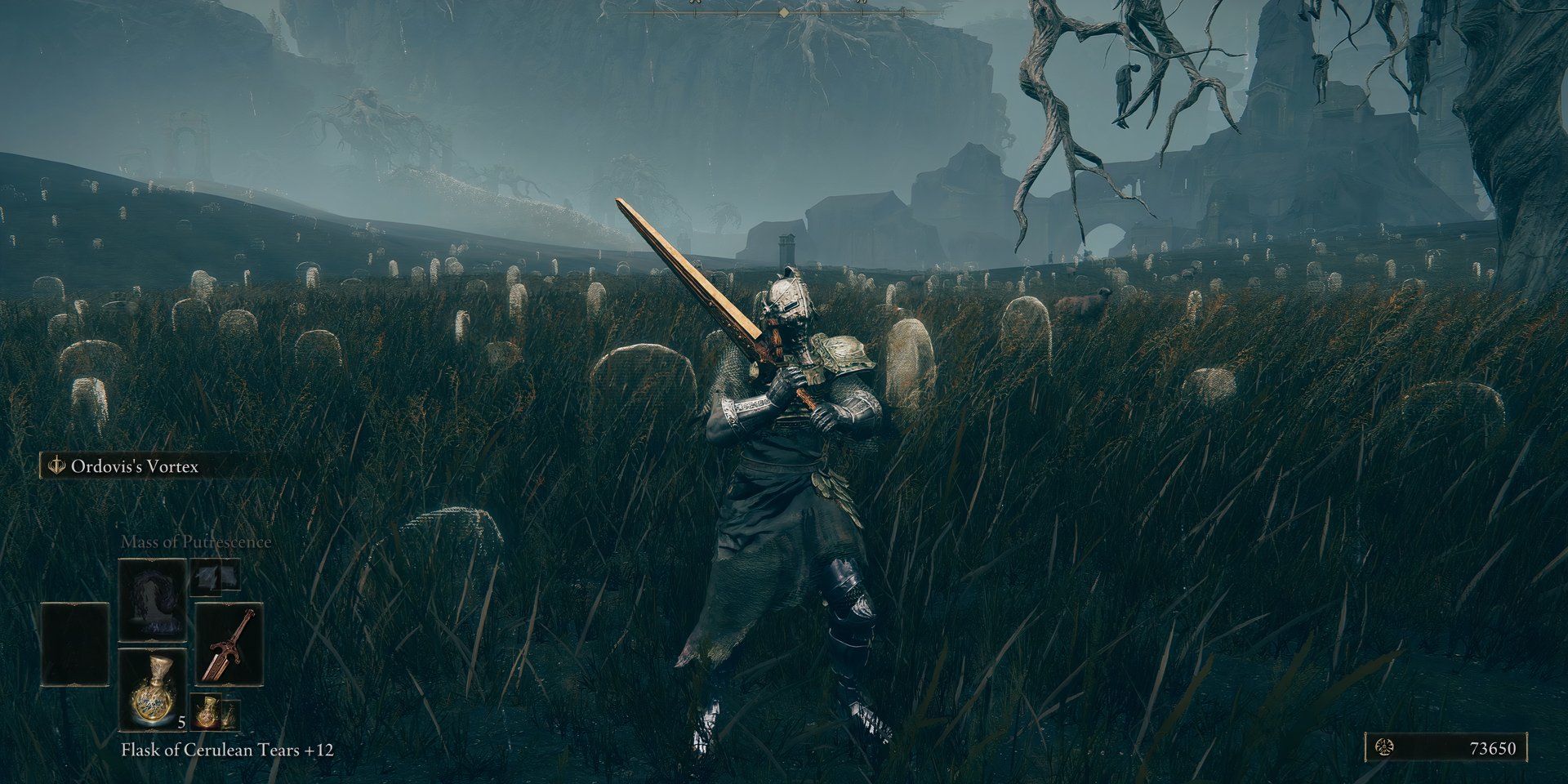
Task: Click the leftmost tick on the compass bar
Action: 654,13
